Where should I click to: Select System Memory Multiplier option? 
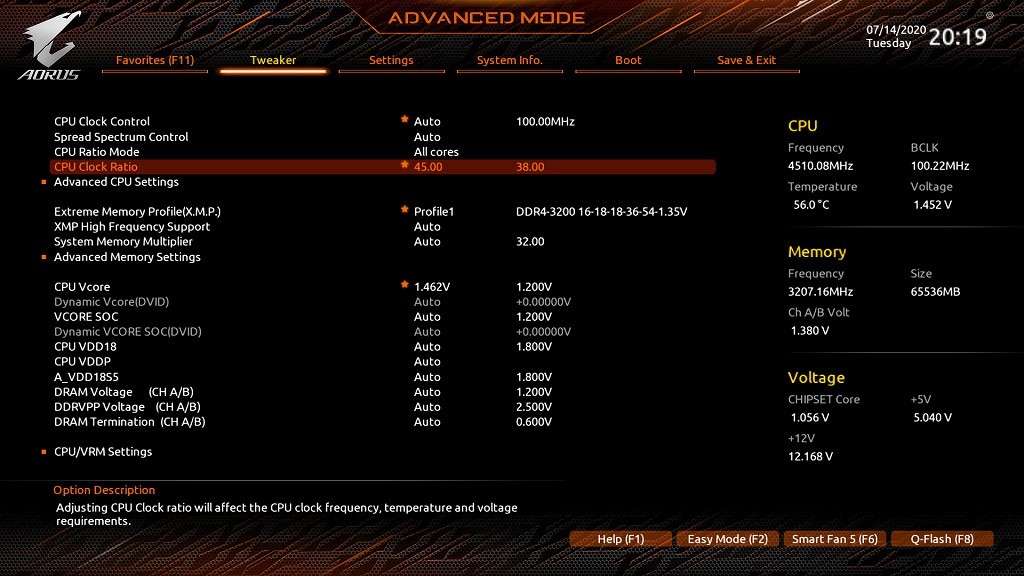(123, 242)
